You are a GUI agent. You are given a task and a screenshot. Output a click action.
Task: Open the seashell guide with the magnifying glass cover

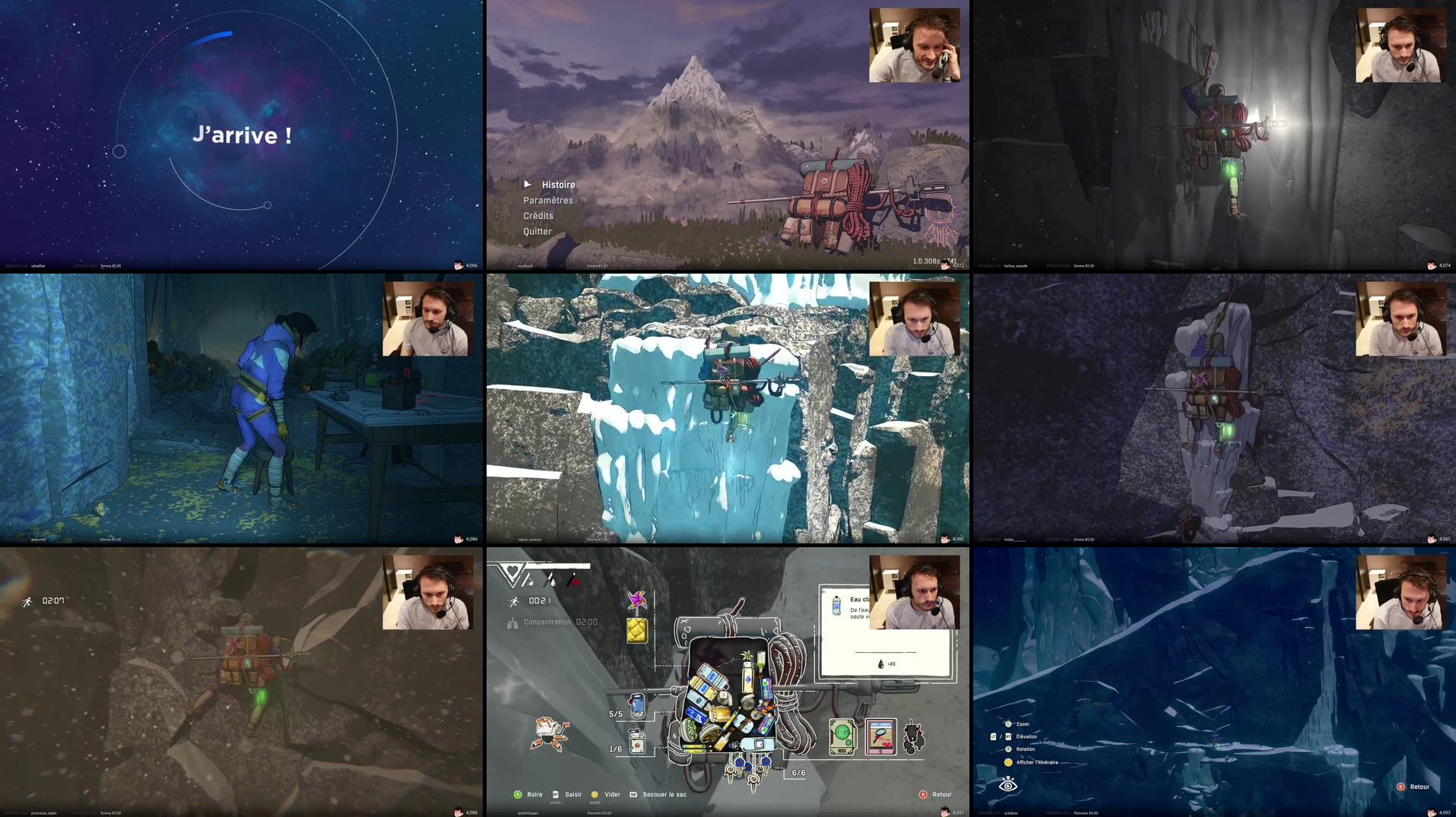coord(880,738)
